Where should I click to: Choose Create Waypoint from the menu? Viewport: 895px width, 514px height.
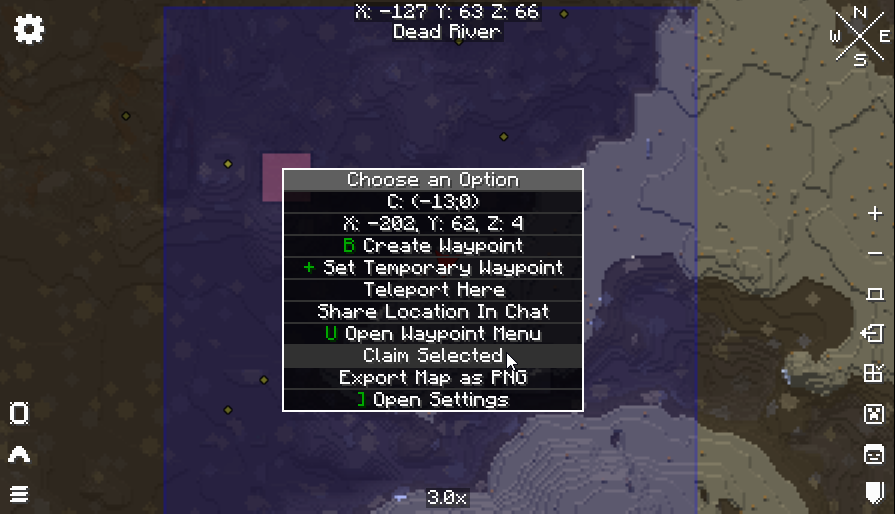pyautogui.click(x=433, y=246)
